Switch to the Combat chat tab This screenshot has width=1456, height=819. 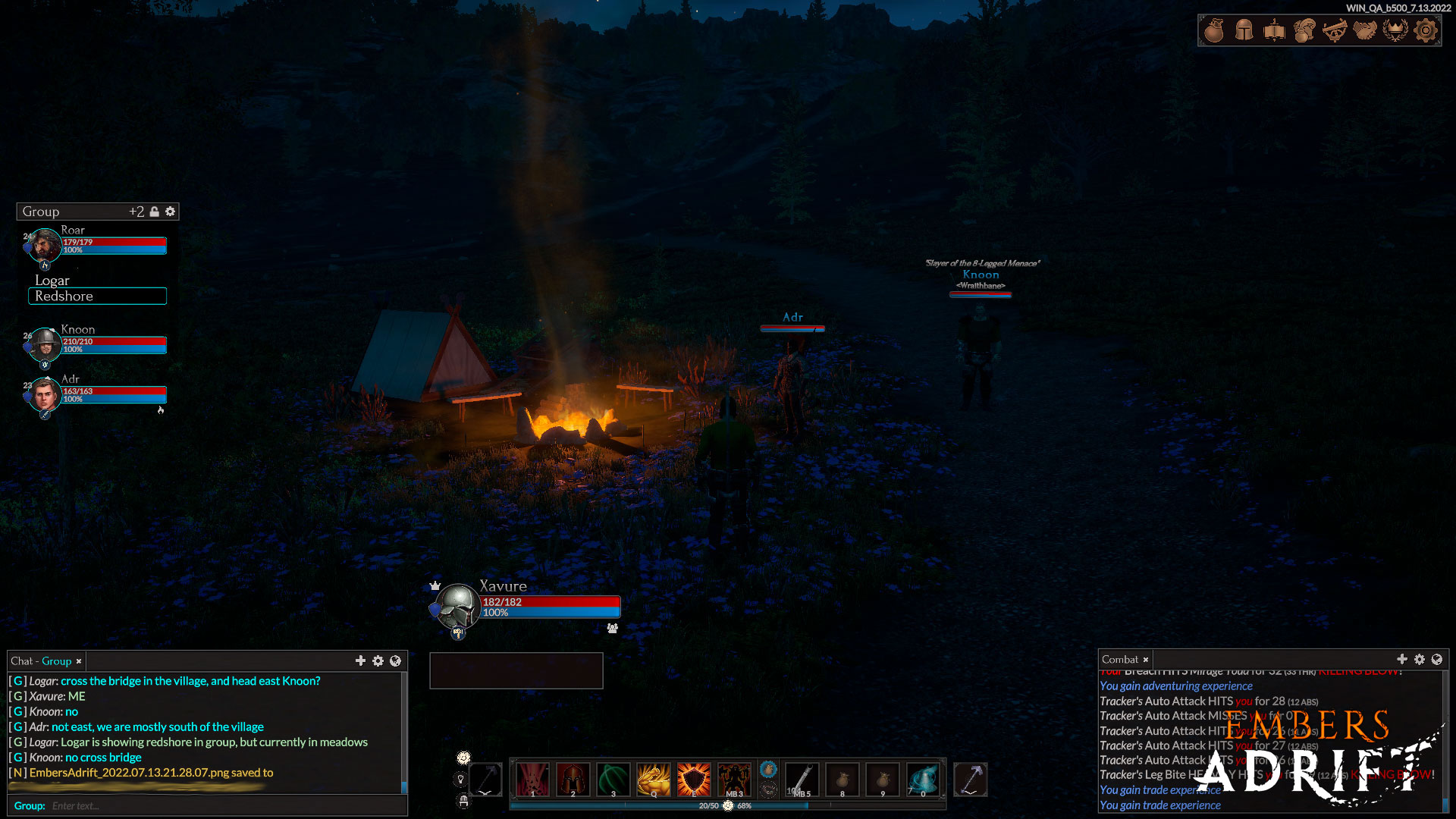pos(1121,659)
